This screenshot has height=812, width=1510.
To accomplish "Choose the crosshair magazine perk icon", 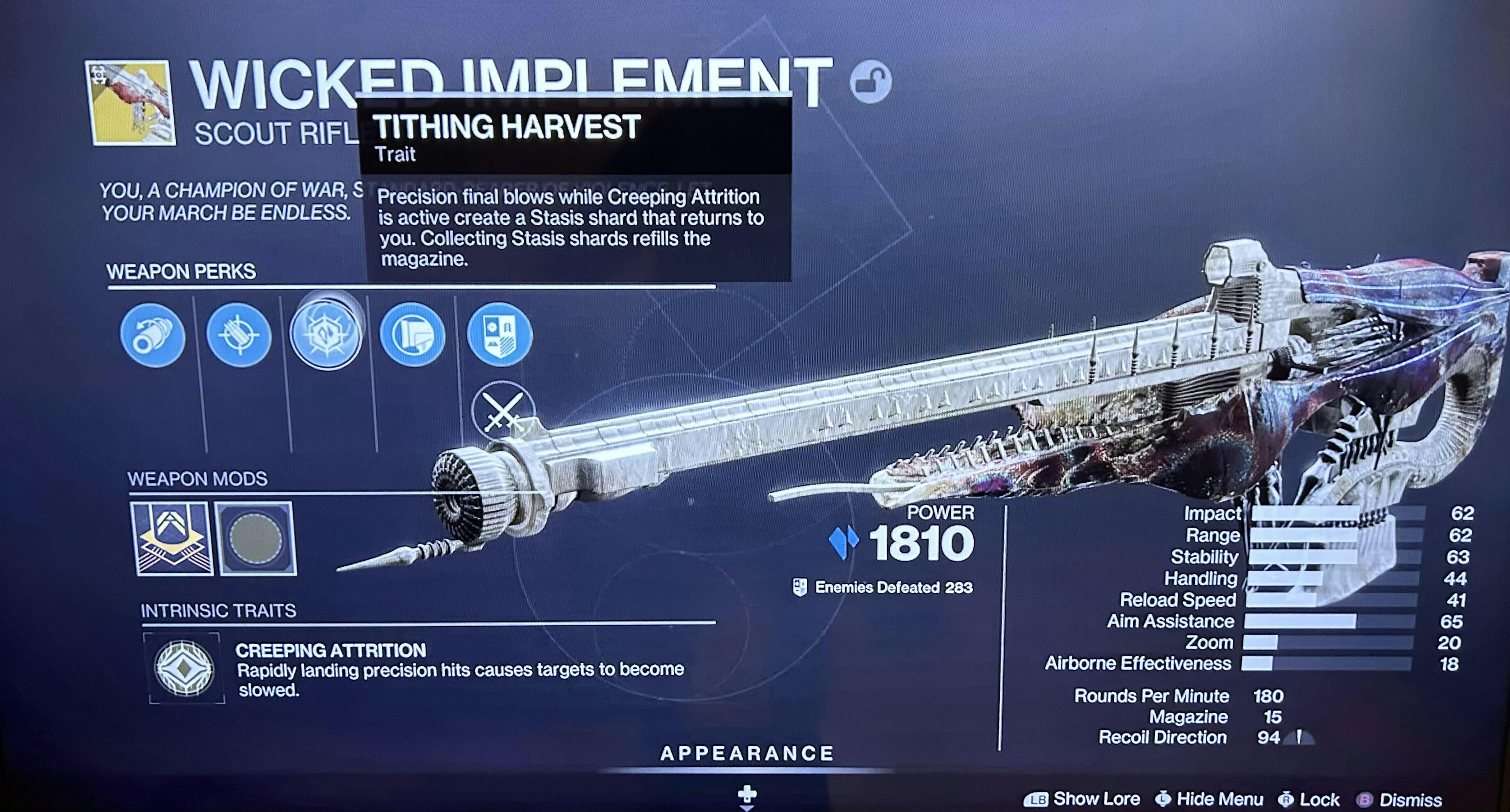I will (239, 336).
